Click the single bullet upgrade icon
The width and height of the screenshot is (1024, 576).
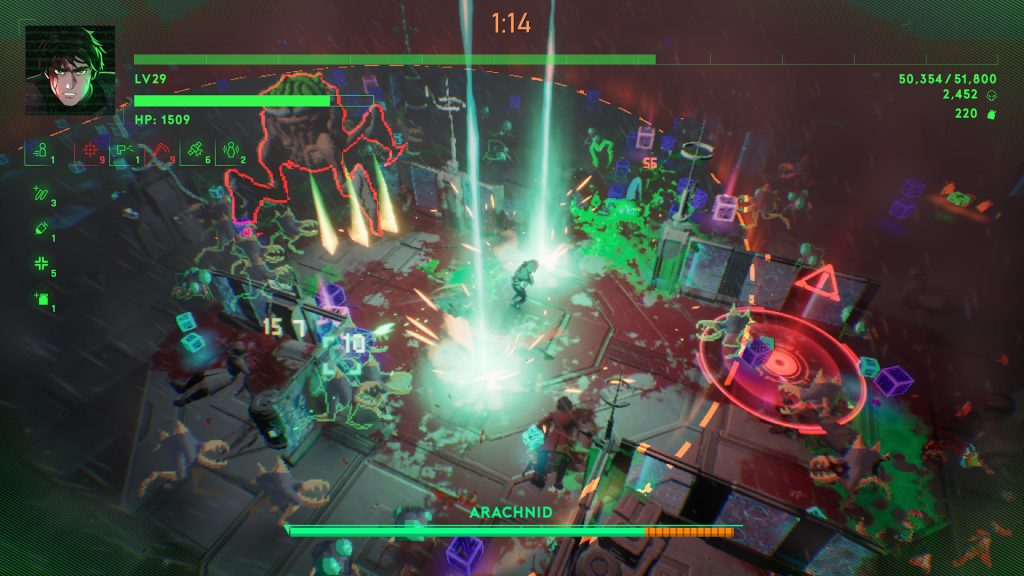coord(41,229)
